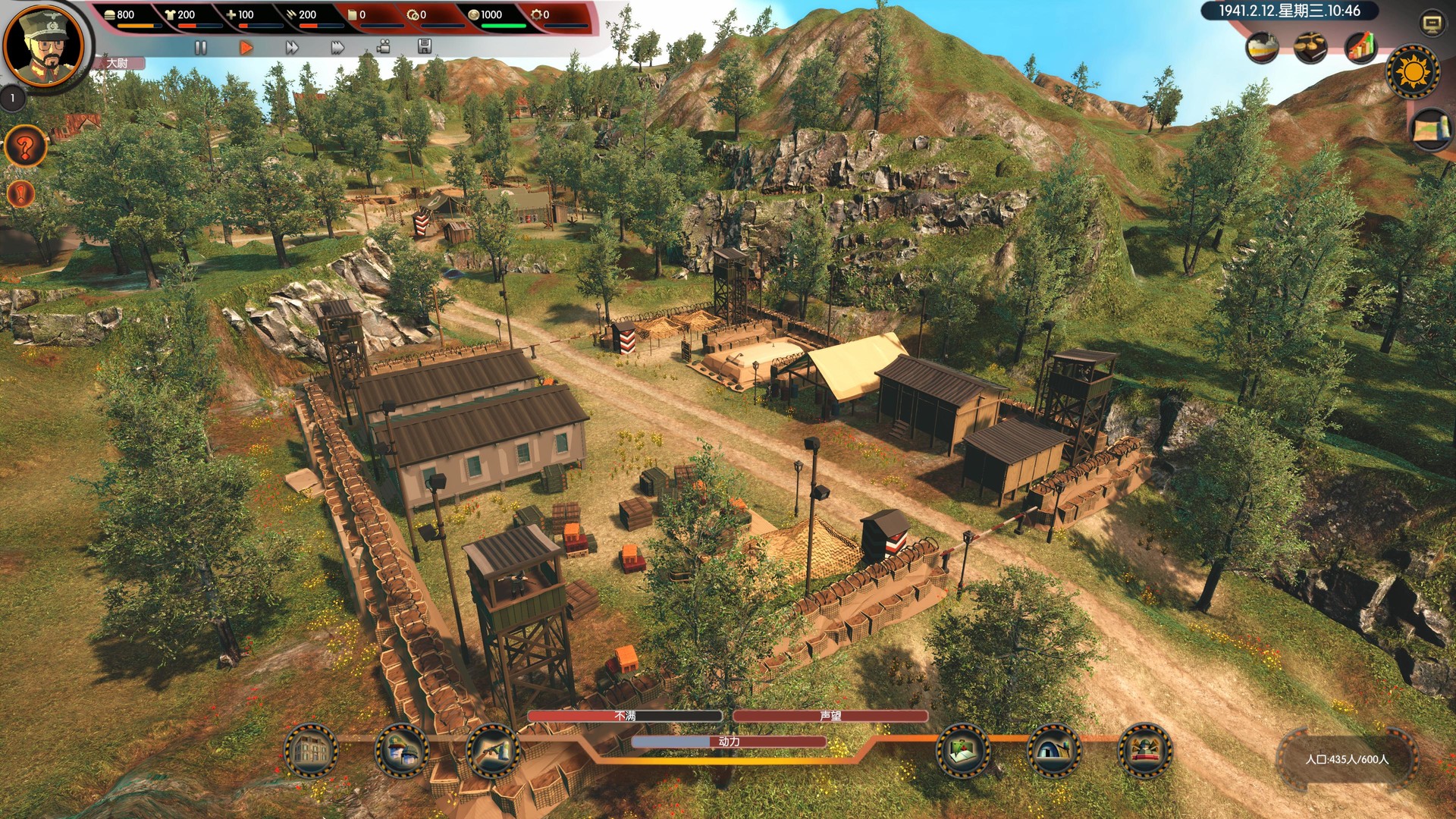Pause the game simulation
The width and height of the screenshot is (1456, 819).
(200, 48)
